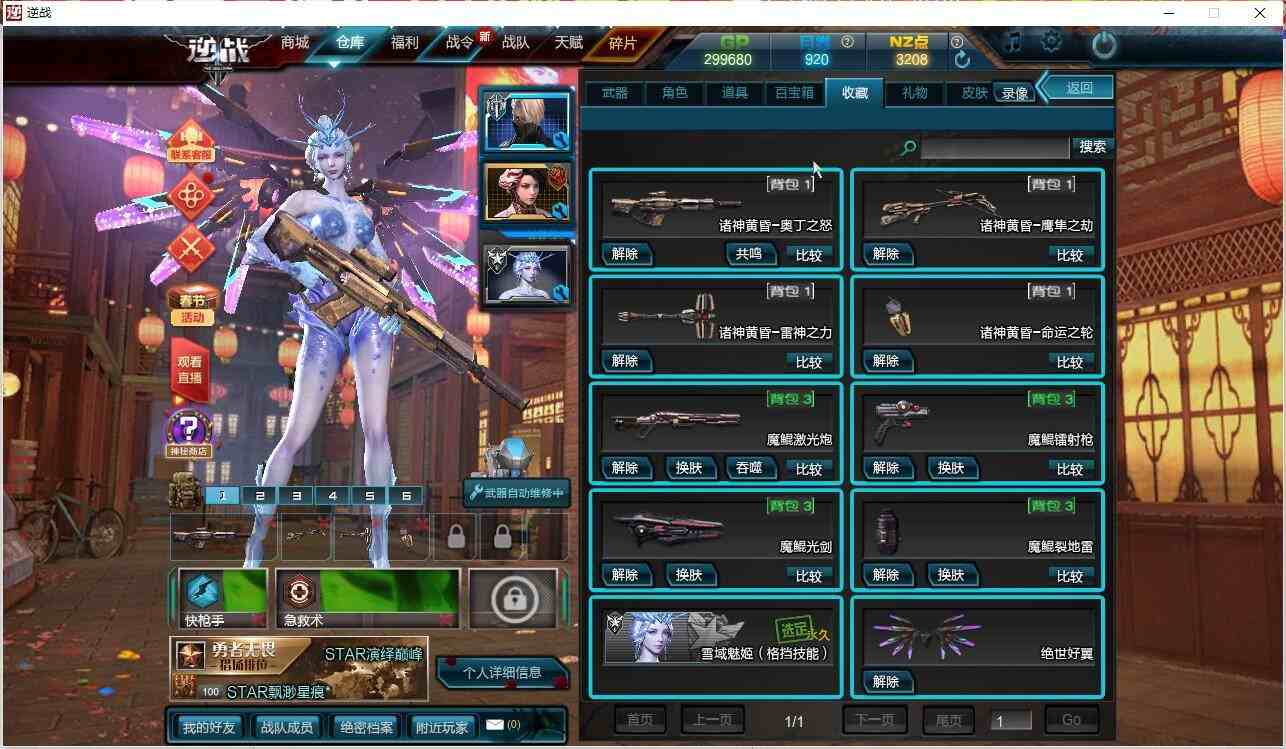Image resolution: width=1286 pixels, height=749 pixels.
Task: Click the 下一页 next page button
Action: 877,719
